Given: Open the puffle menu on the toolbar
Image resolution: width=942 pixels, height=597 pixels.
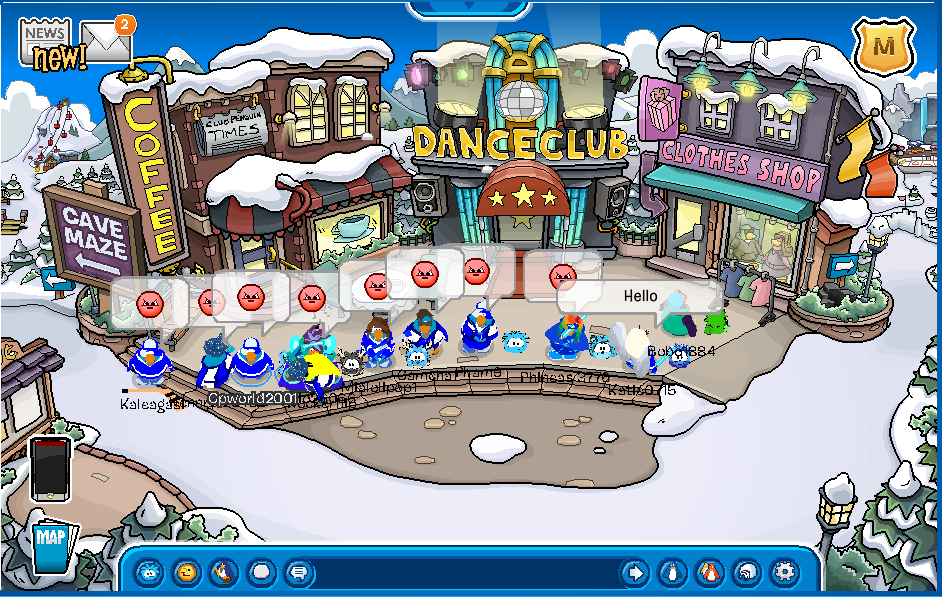Looking at the screenshot, I should pos(148,573).
